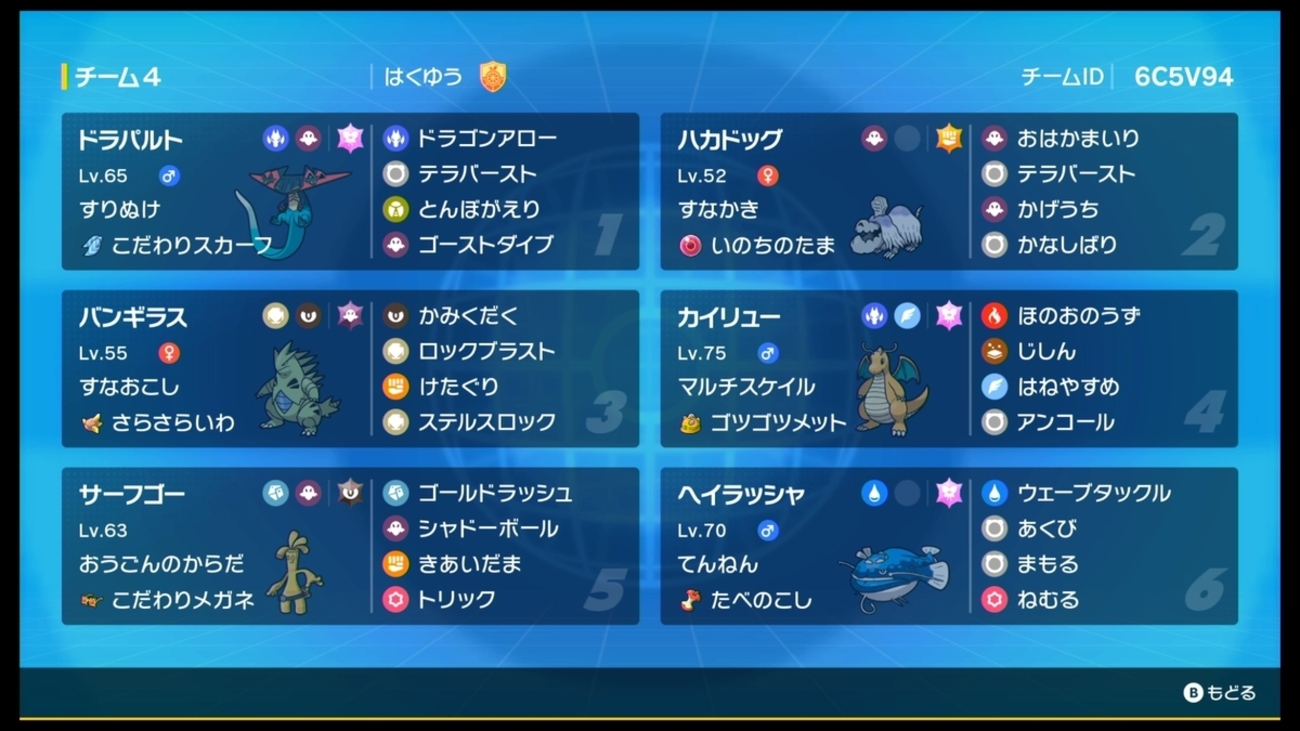The image size is (1300, 731).
Task: Select the ハカドッグ team slot
Action: pos(948,192)
